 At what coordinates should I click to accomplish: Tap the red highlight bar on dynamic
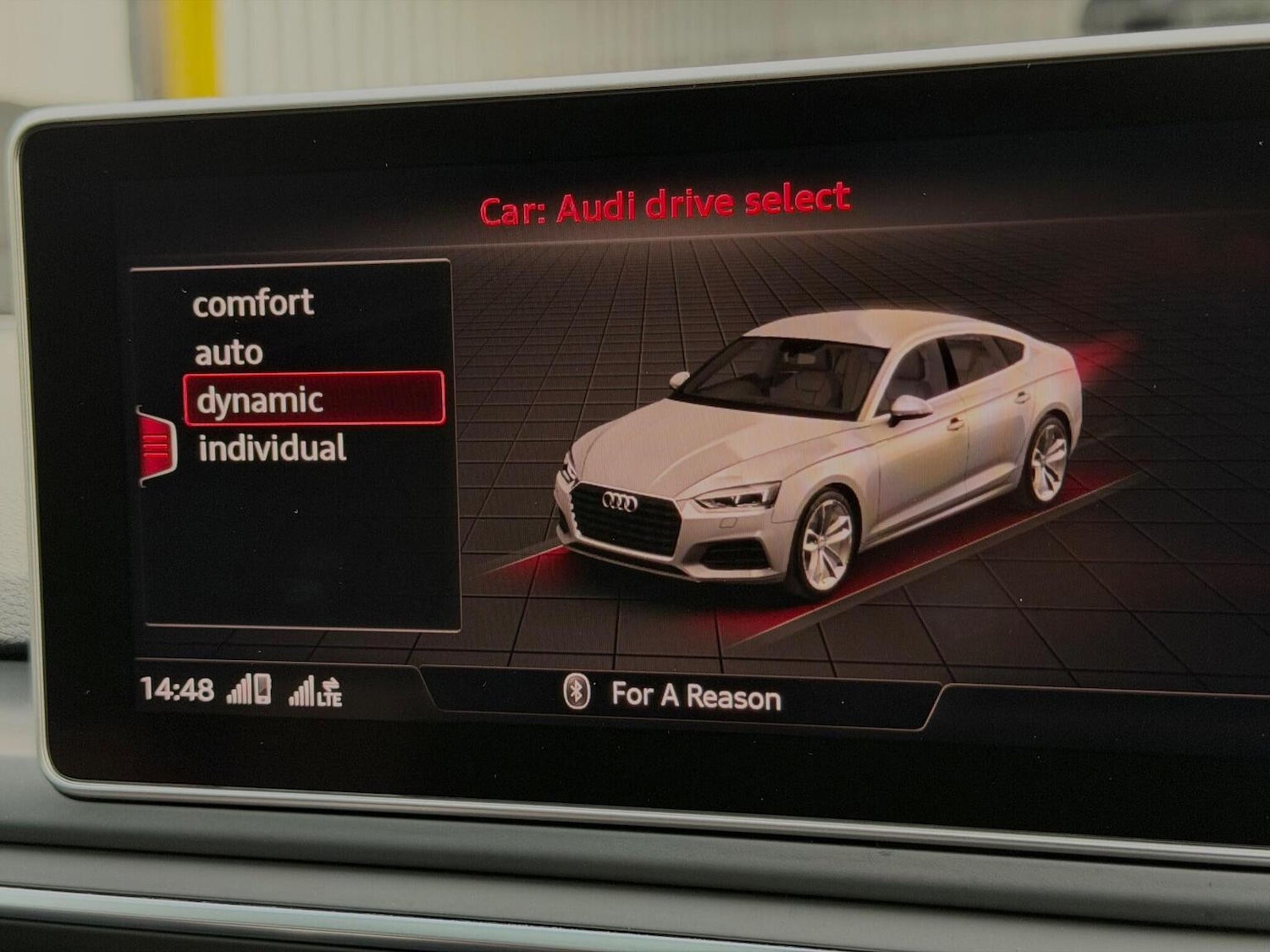pos(313,398)
